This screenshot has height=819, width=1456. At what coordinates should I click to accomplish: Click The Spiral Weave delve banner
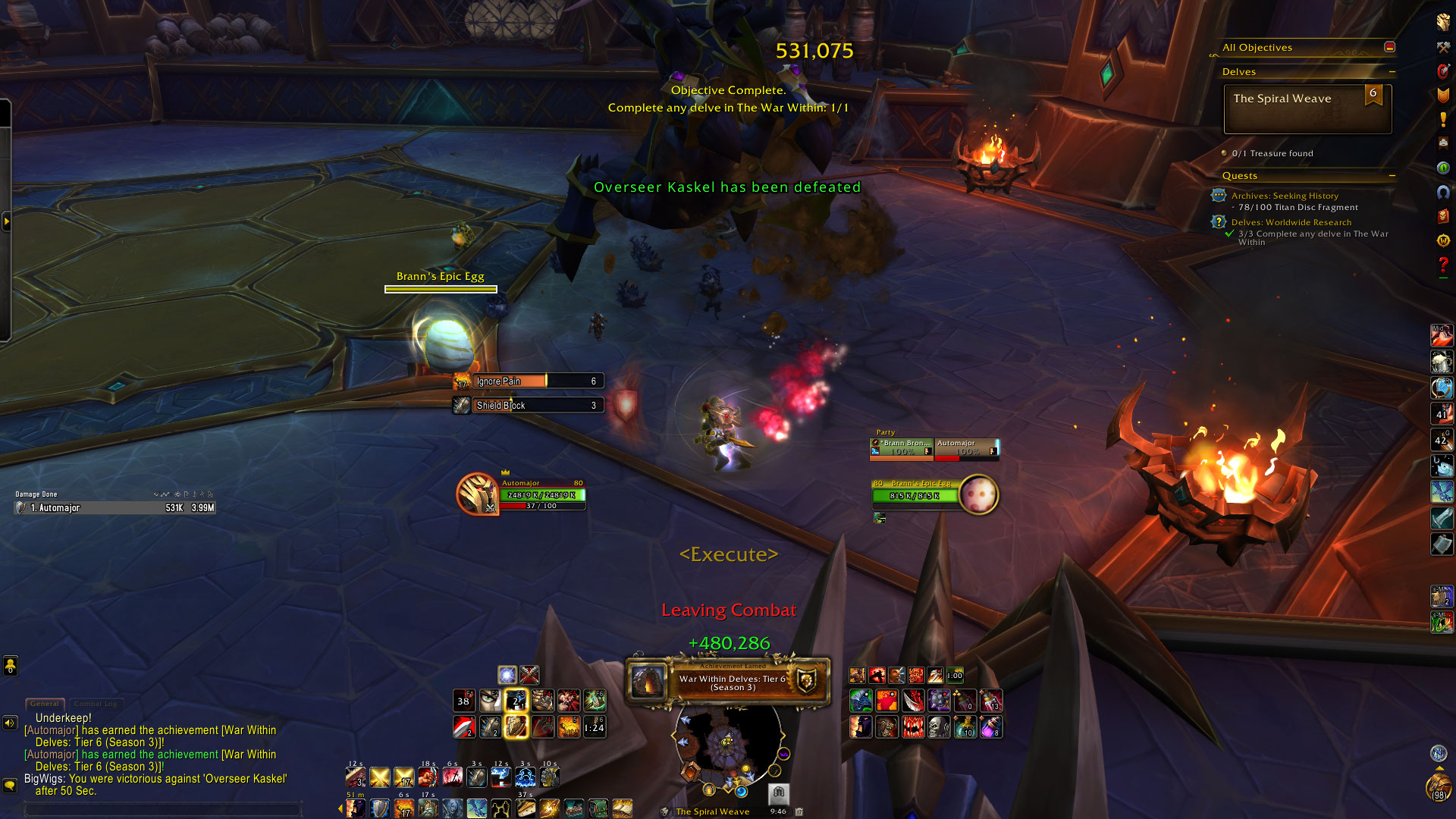click(1307, 109)
